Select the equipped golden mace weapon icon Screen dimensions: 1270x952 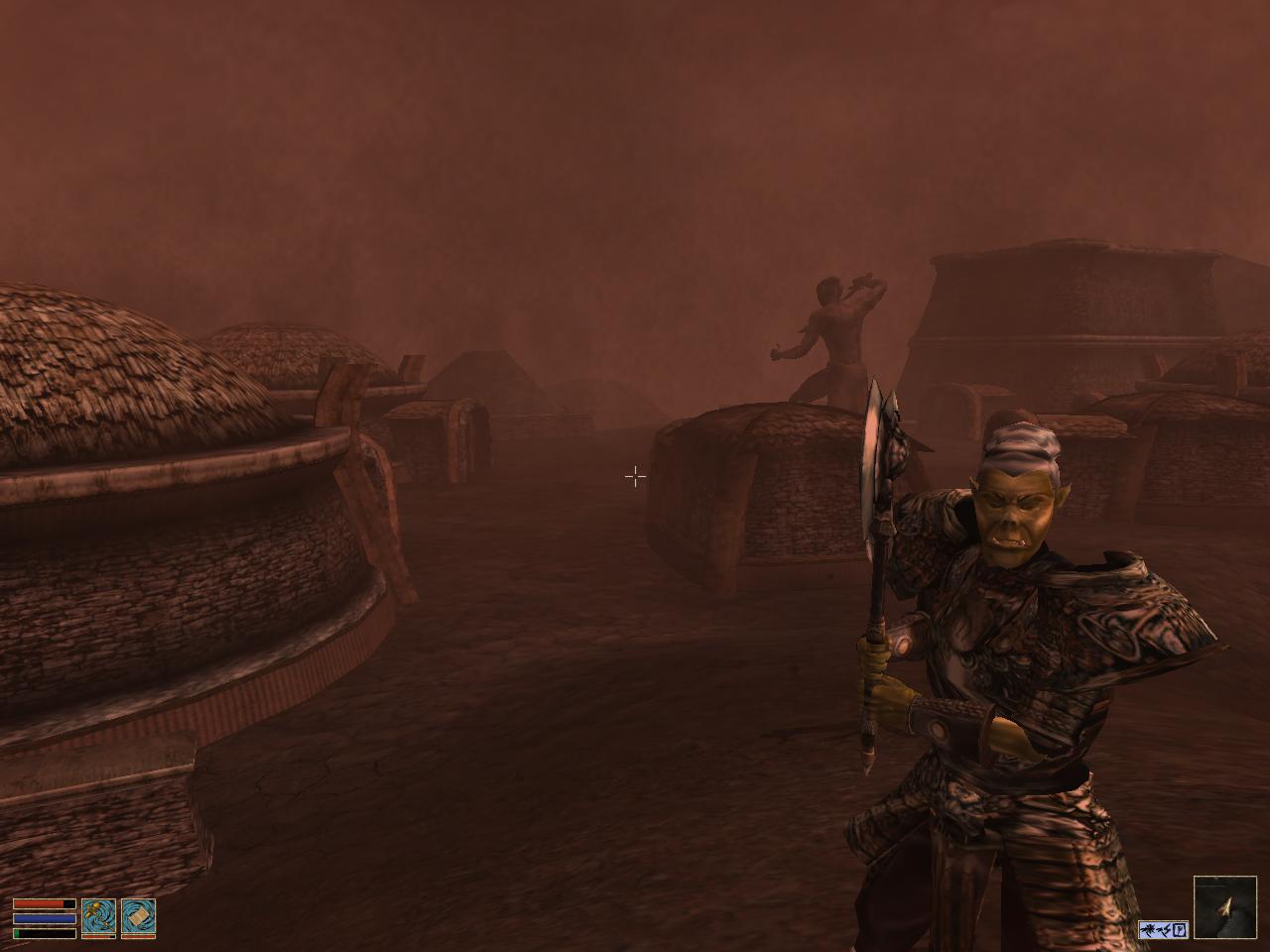(98, 917)
